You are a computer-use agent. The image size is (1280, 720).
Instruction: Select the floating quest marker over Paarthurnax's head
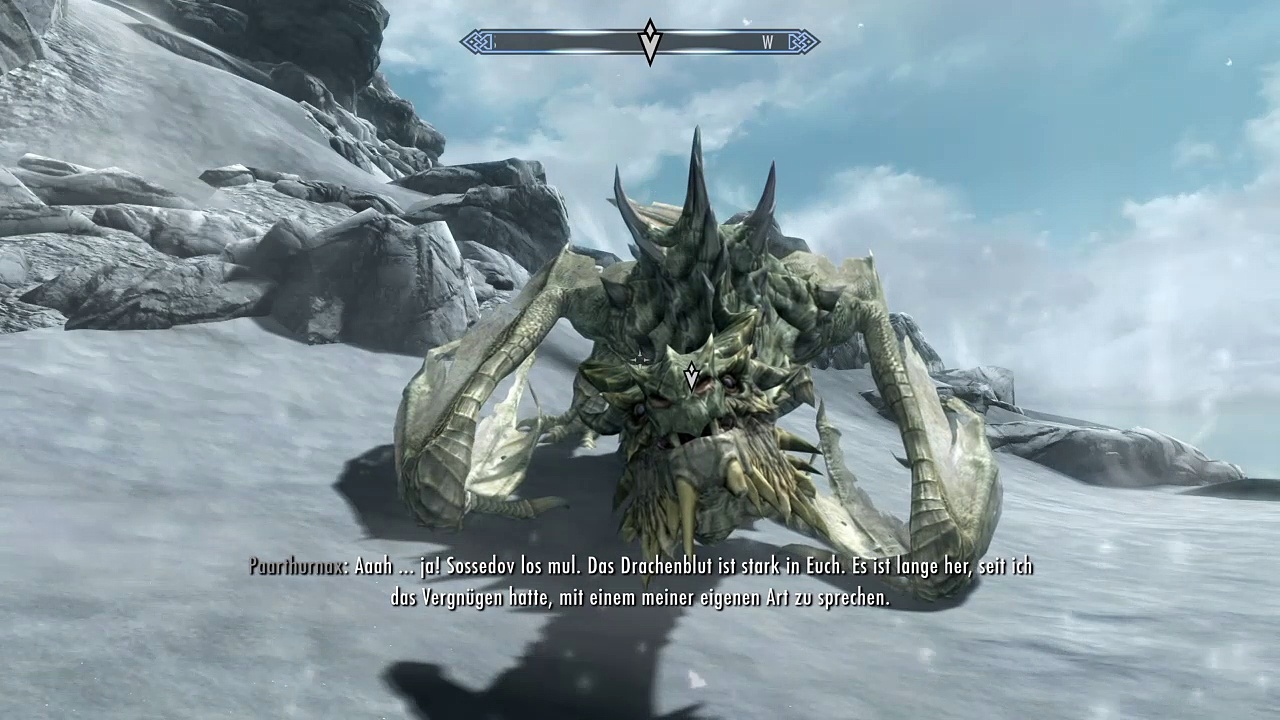pyautogui.click(x=691, y=376)
